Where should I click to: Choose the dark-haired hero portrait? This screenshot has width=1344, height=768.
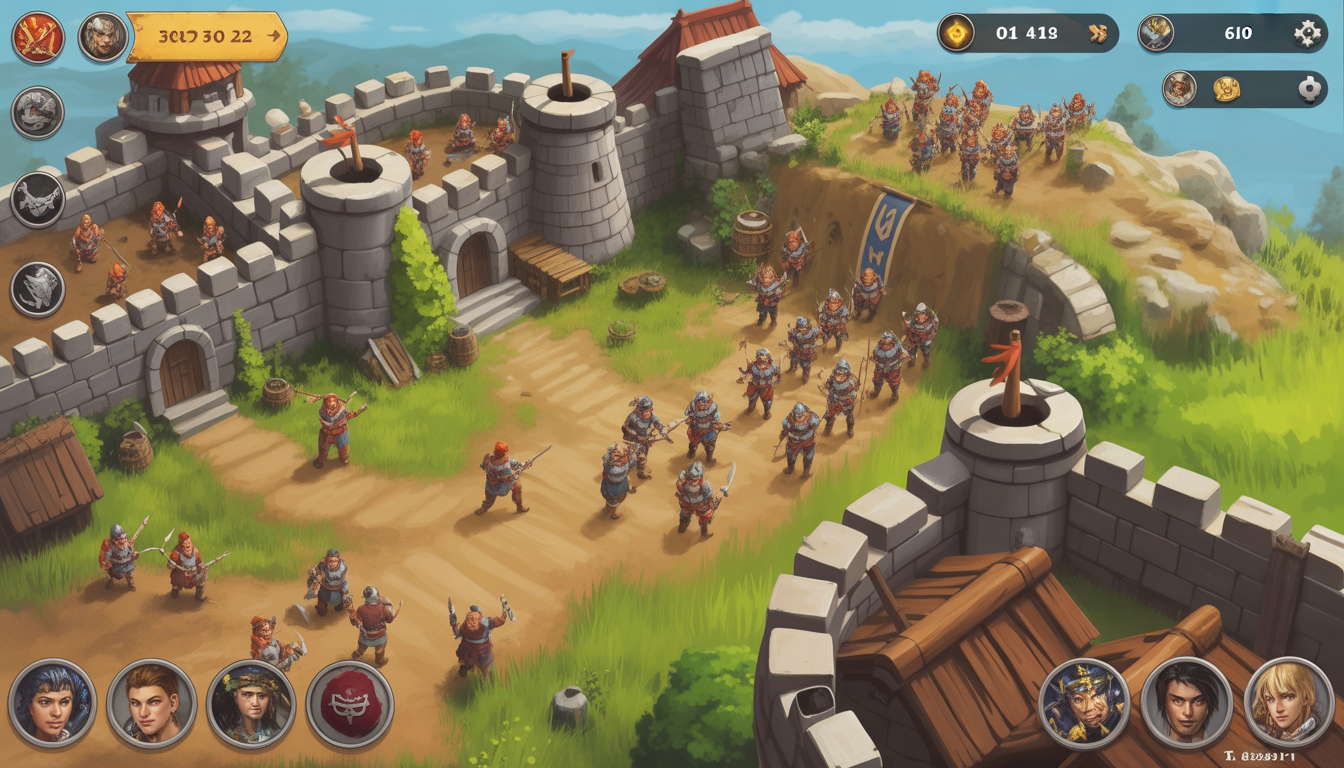coord(1187,703)
